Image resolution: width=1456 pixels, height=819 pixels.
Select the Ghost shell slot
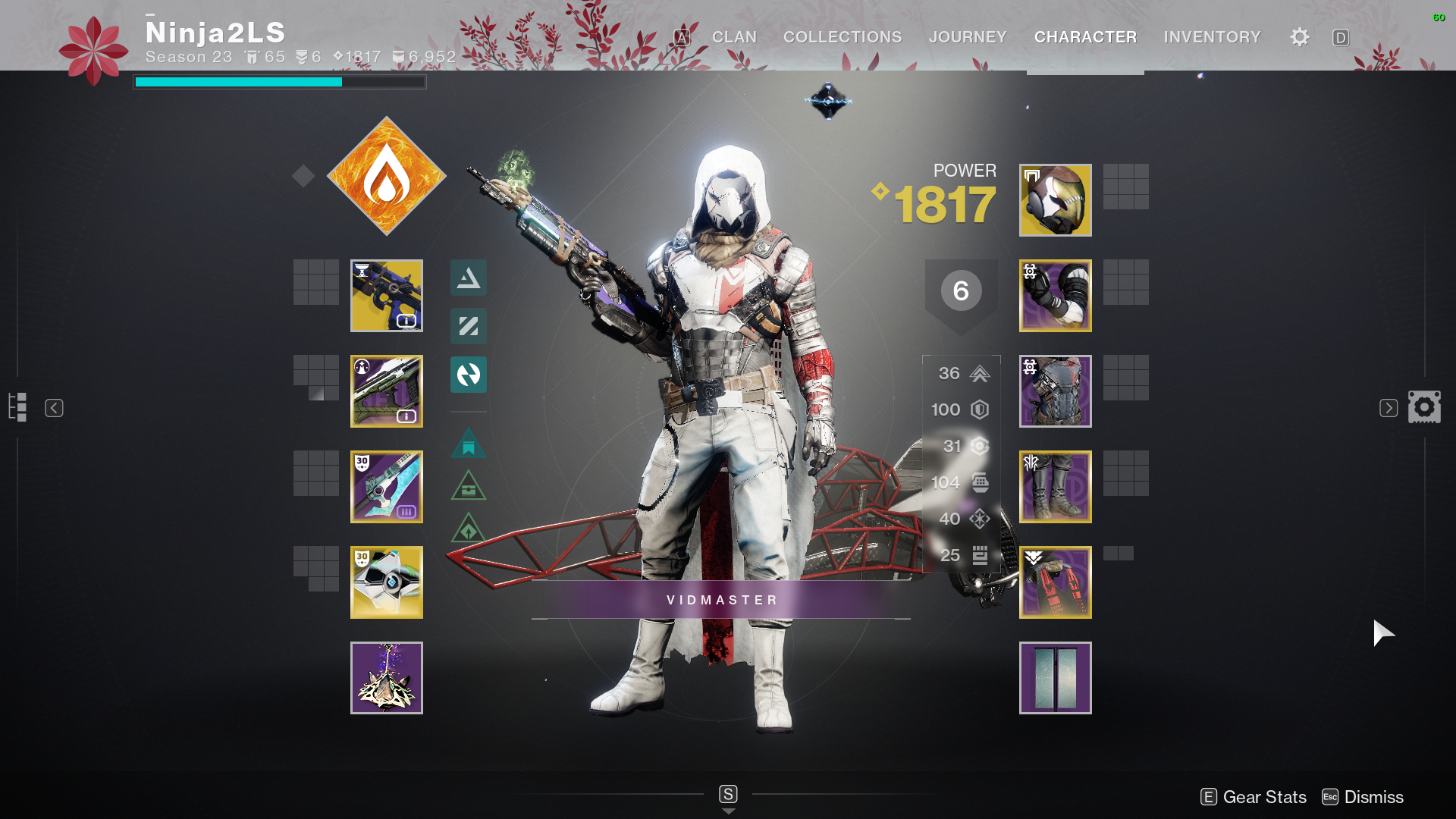pos(387,582)
